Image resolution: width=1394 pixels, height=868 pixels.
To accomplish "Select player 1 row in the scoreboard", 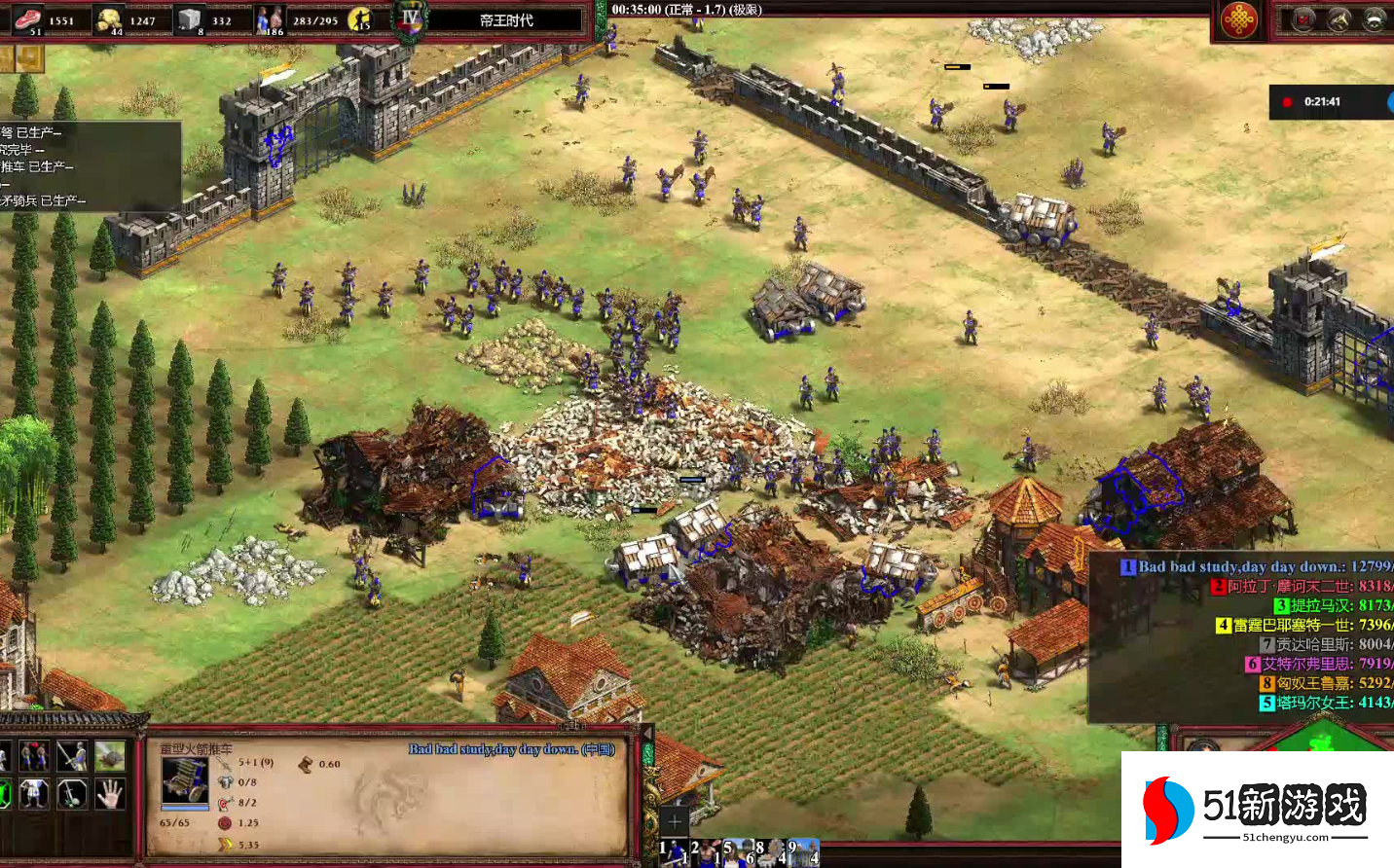I will tap(1256, 566).
